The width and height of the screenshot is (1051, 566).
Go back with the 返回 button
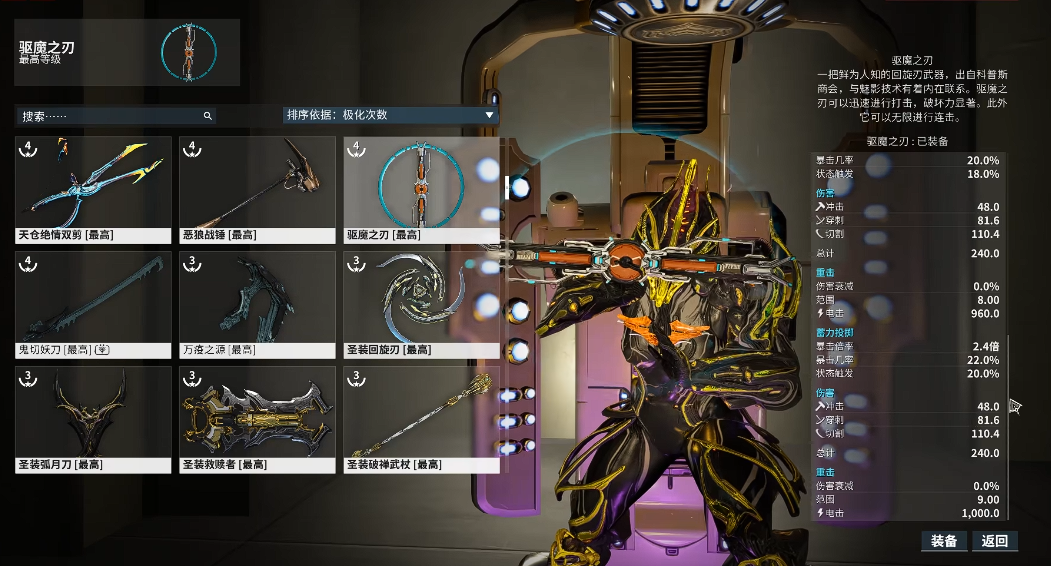click(x=996, y=541)
